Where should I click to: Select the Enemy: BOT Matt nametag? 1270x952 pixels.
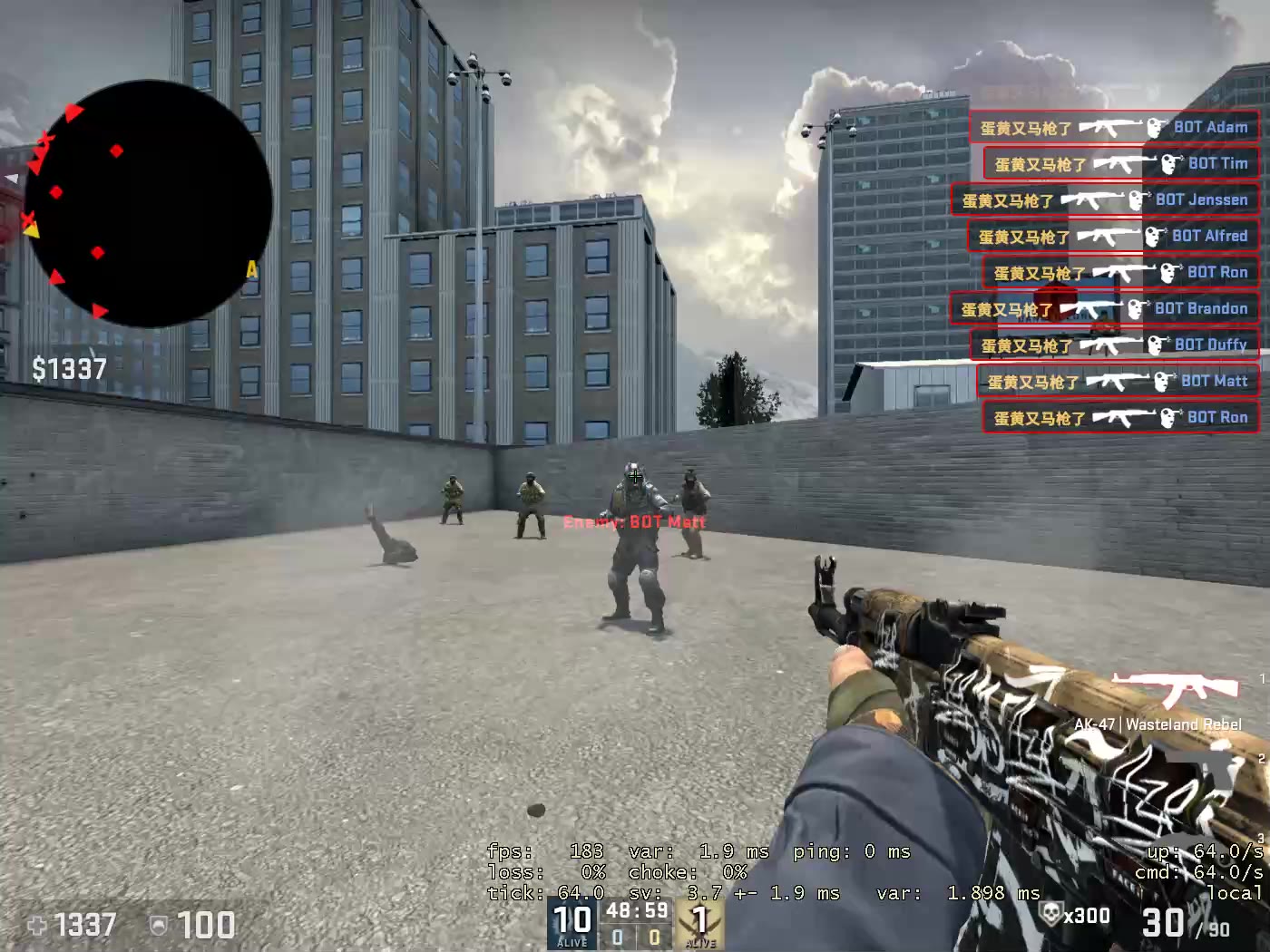click(634, 522)
